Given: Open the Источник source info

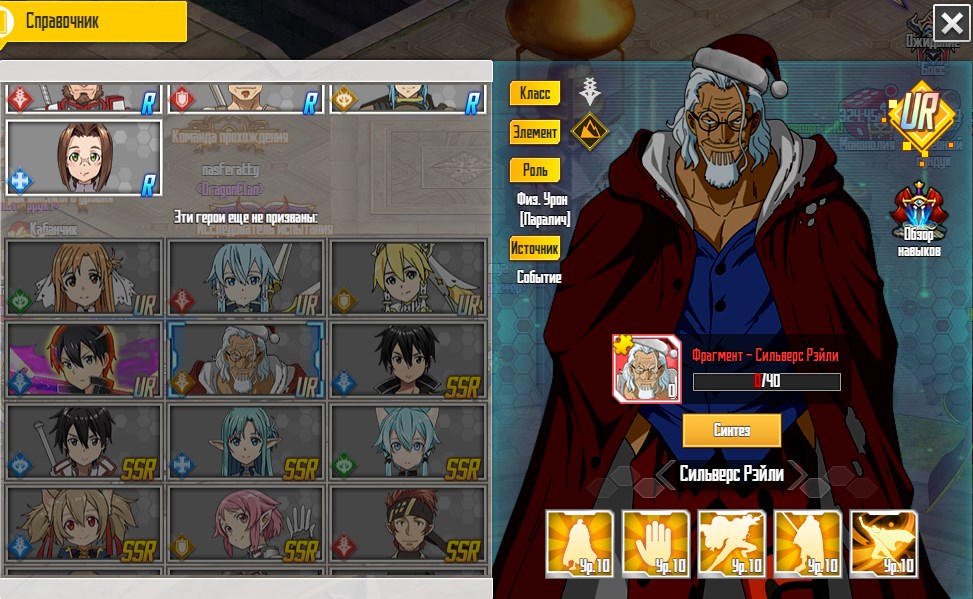Looking at the screenshot, I should 535,248.
